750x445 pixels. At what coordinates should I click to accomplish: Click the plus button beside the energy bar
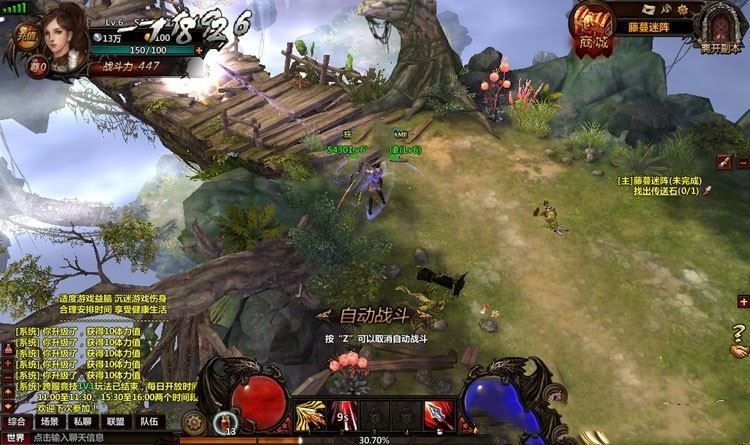coord(198,50)
